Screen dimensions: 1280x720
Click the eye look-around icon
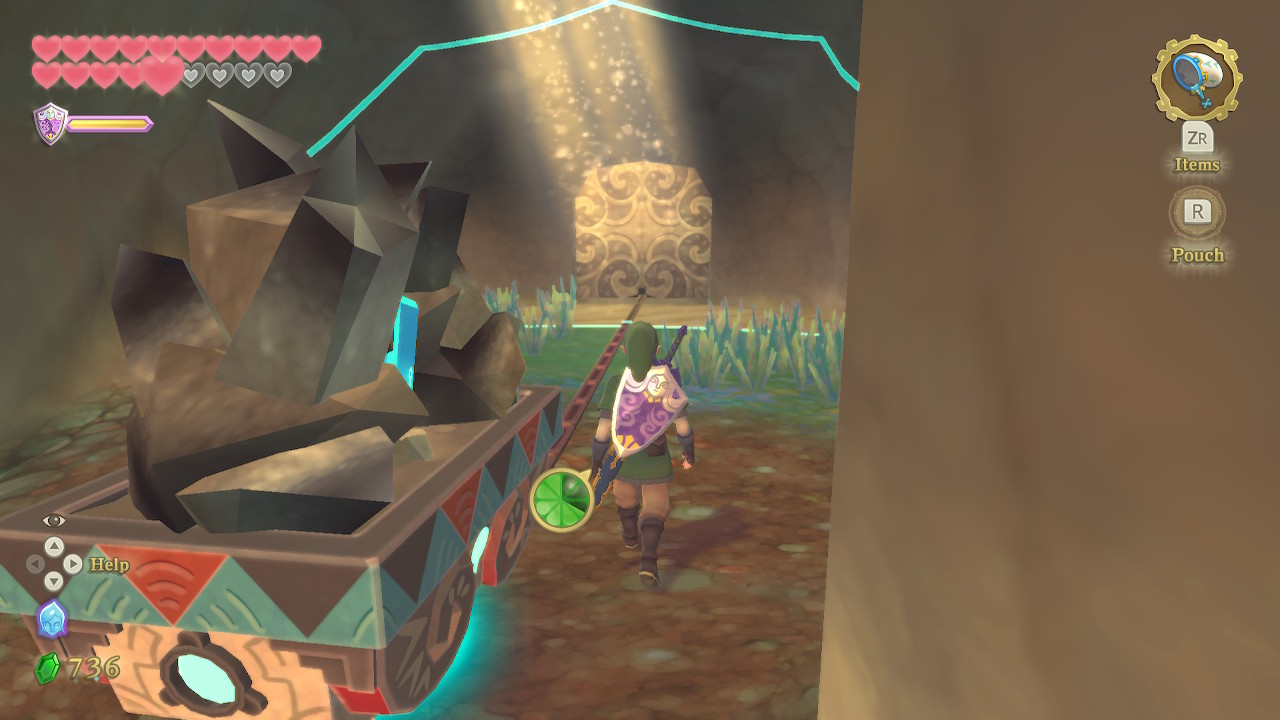tap(54, 520)
